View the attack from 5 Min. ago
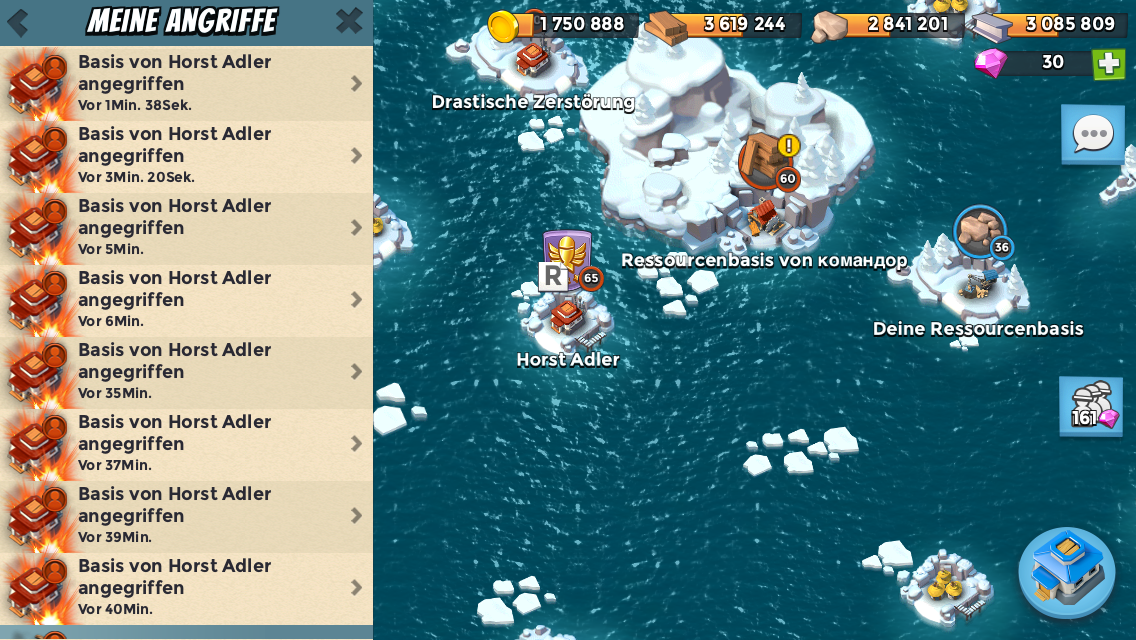 pos(186,227)
